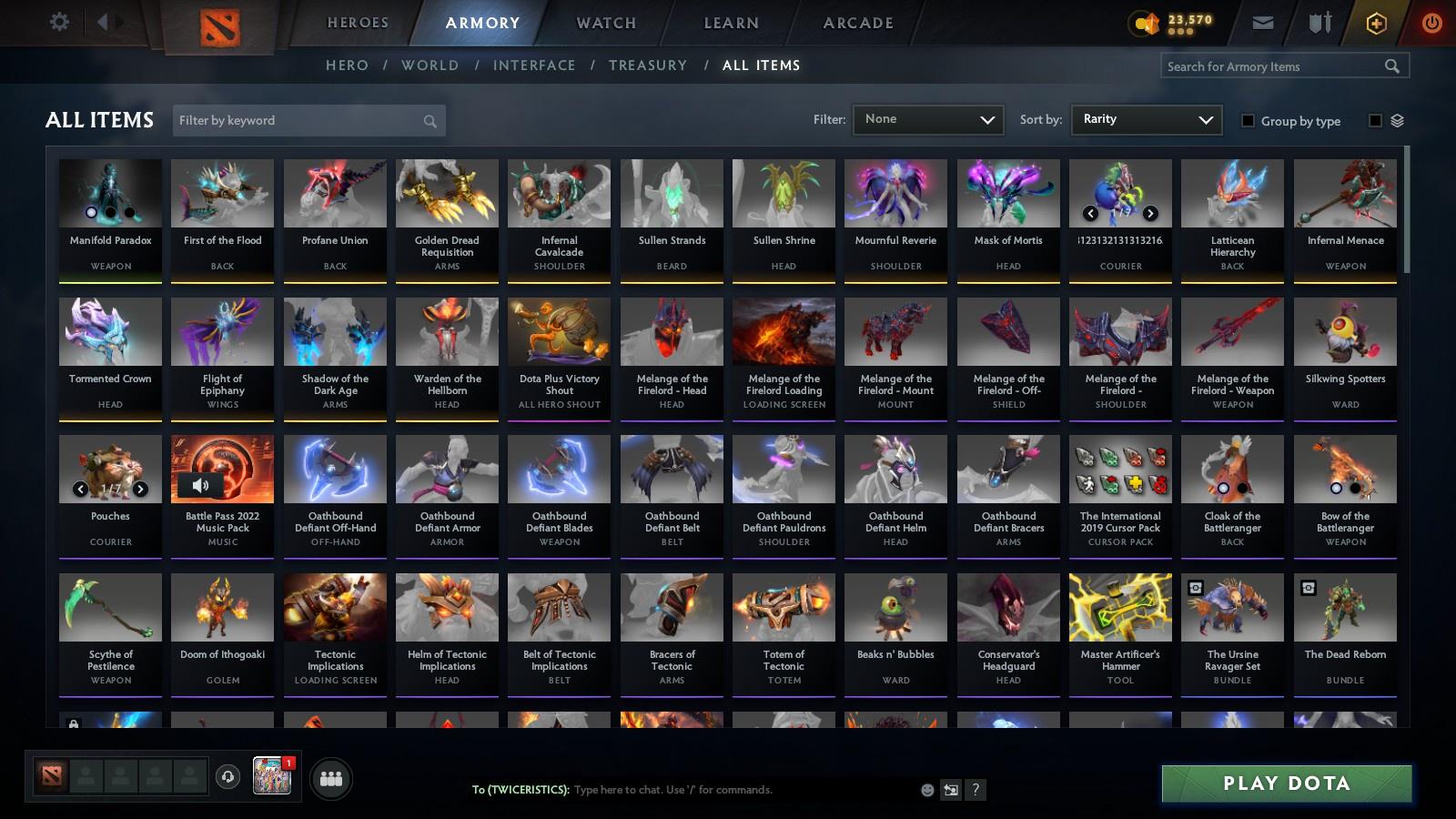Click the Search for Armory Items magnifier

point(1393,66)
